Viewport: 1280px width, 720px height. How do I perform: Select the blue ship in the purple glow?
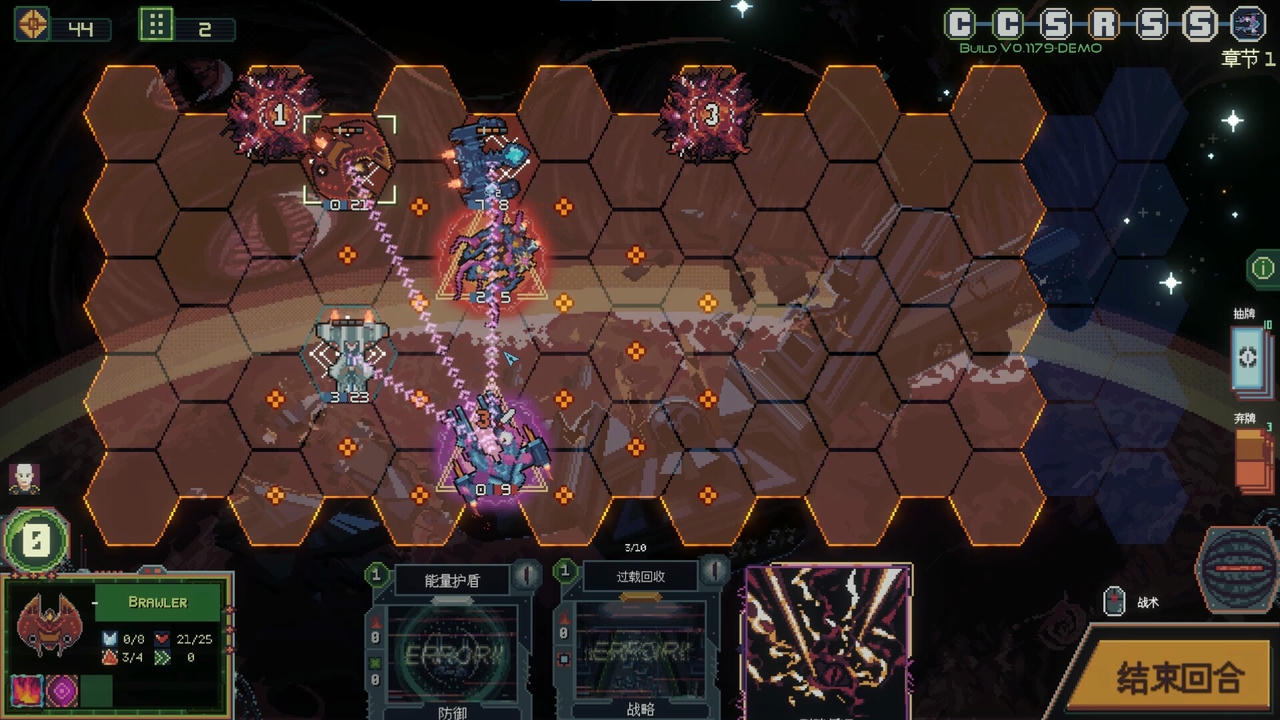491,450
